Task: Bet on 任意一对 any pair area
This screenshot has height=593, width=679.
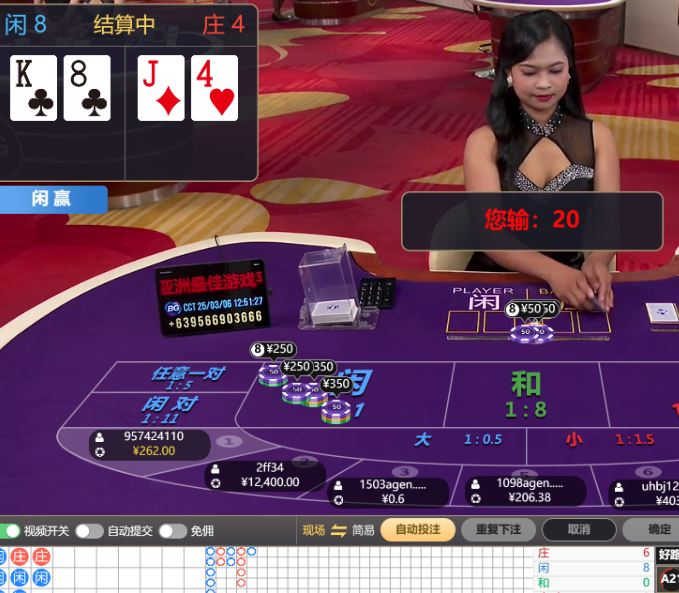Action: pyautogui.click(x=186, y=378)
